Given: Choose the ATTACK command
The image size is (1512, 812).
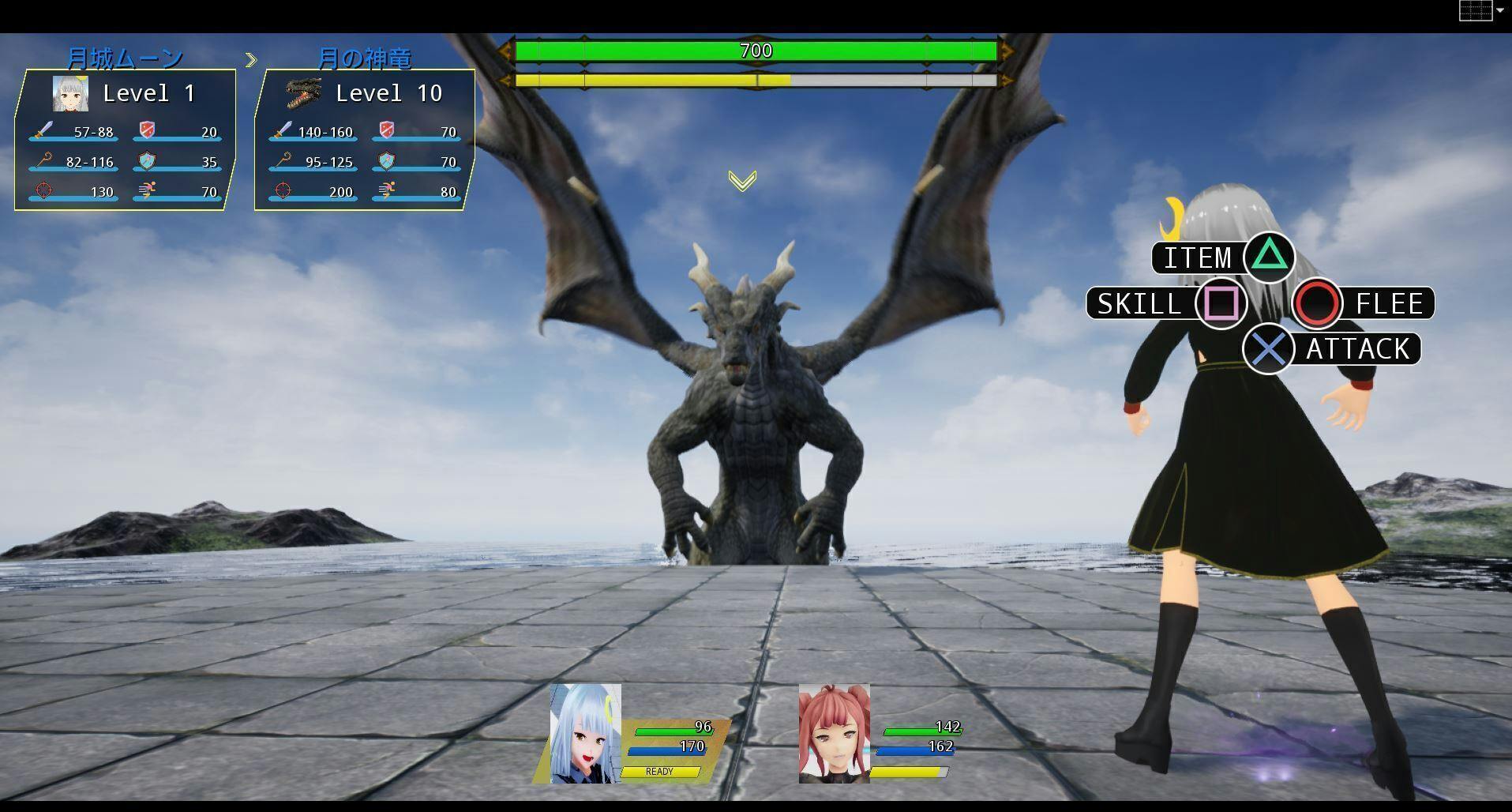Looking at the screenshot, I should click(x=1334, y=349).
